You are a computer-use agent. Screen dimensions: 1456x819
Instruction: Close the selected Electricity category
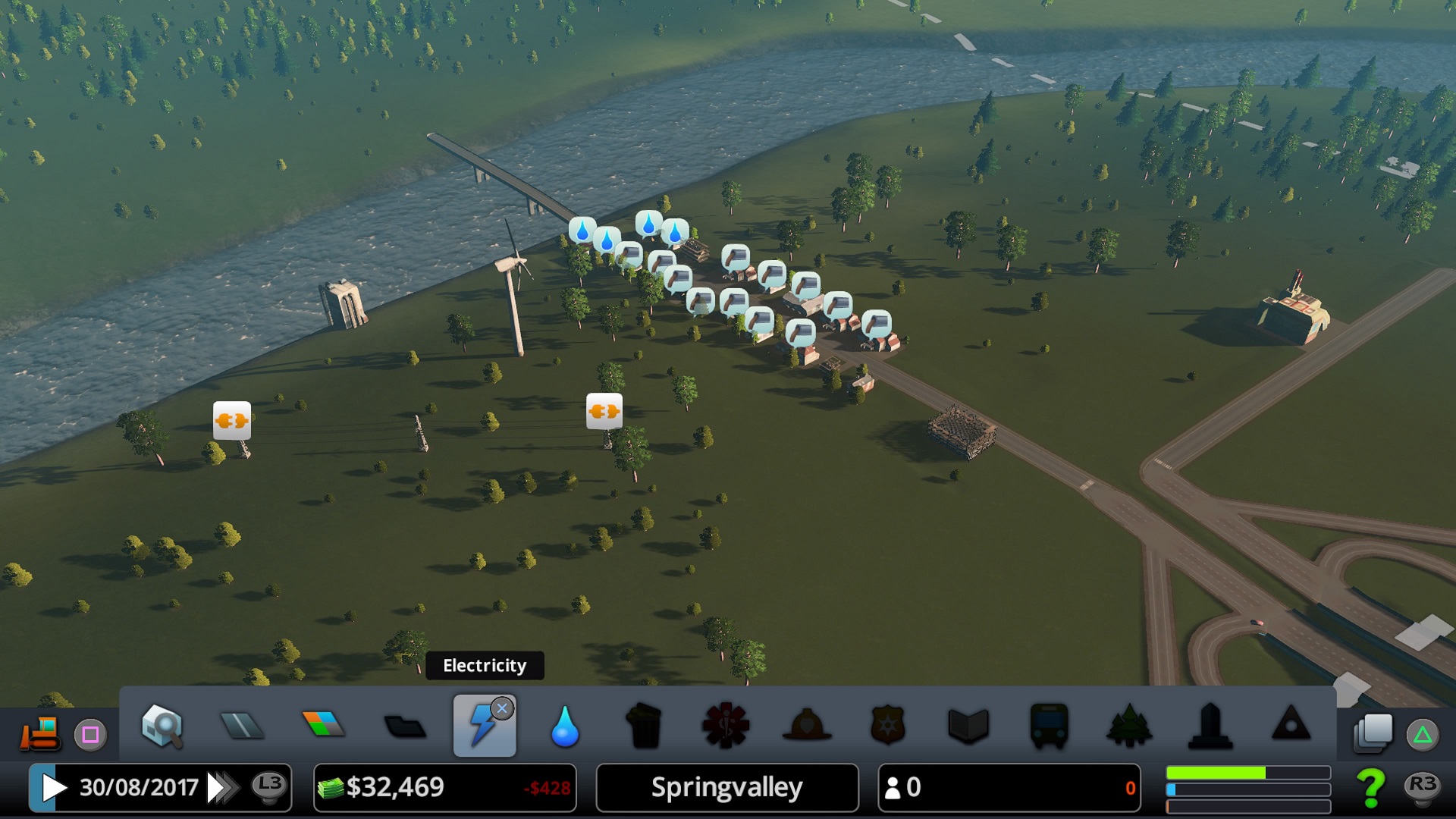502,708
